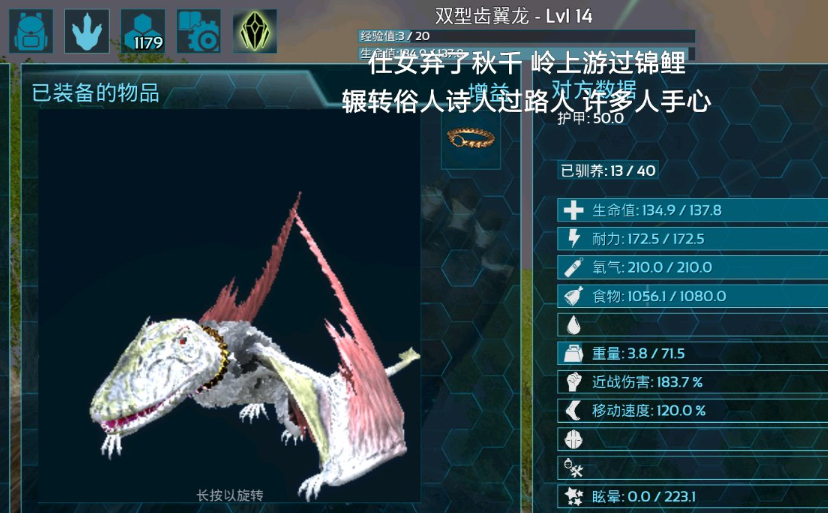Select the equipped gold collar slot

point(472,138)
